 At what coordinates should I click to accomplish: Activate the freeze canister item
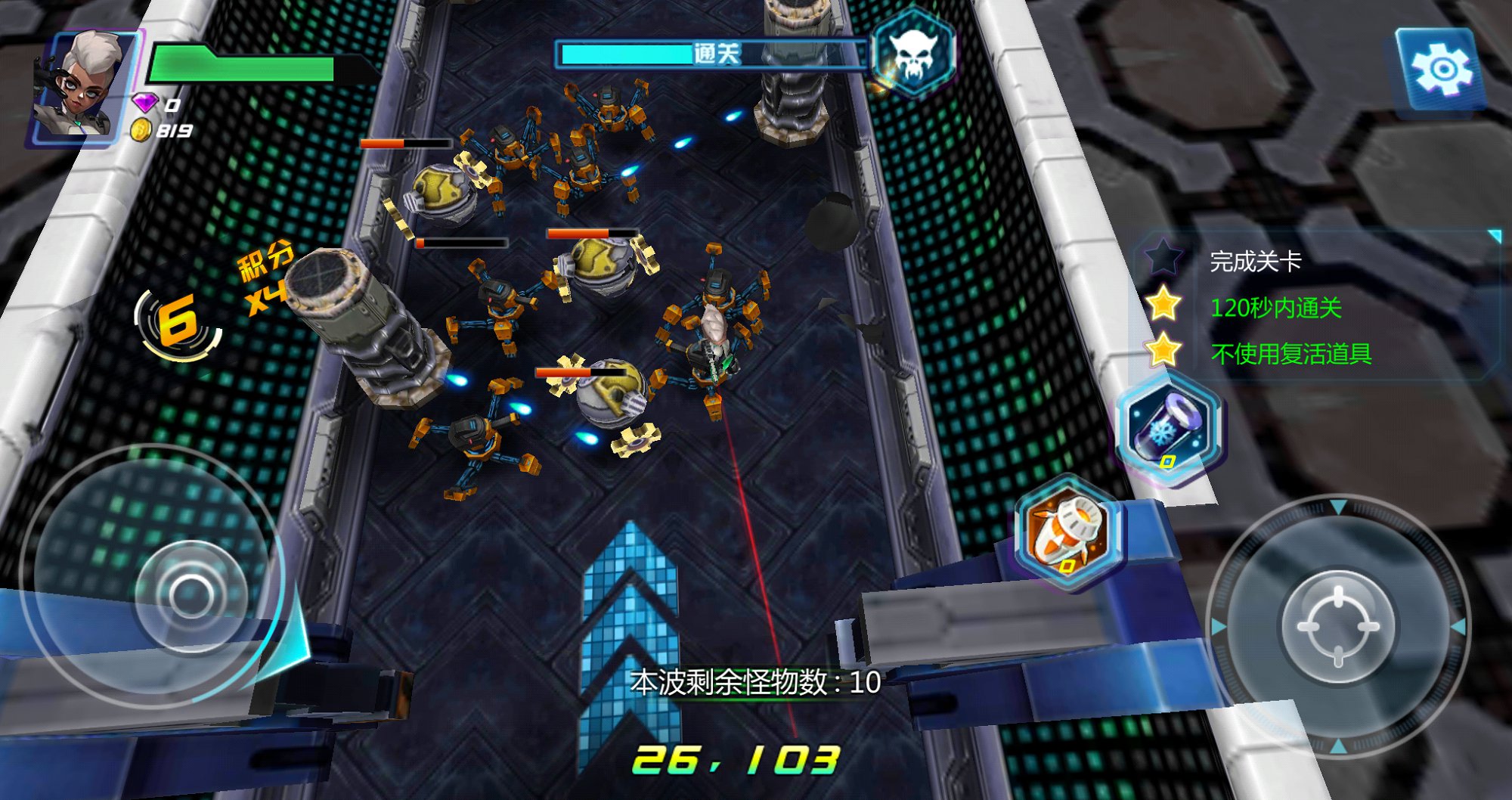coord(1168,429)
